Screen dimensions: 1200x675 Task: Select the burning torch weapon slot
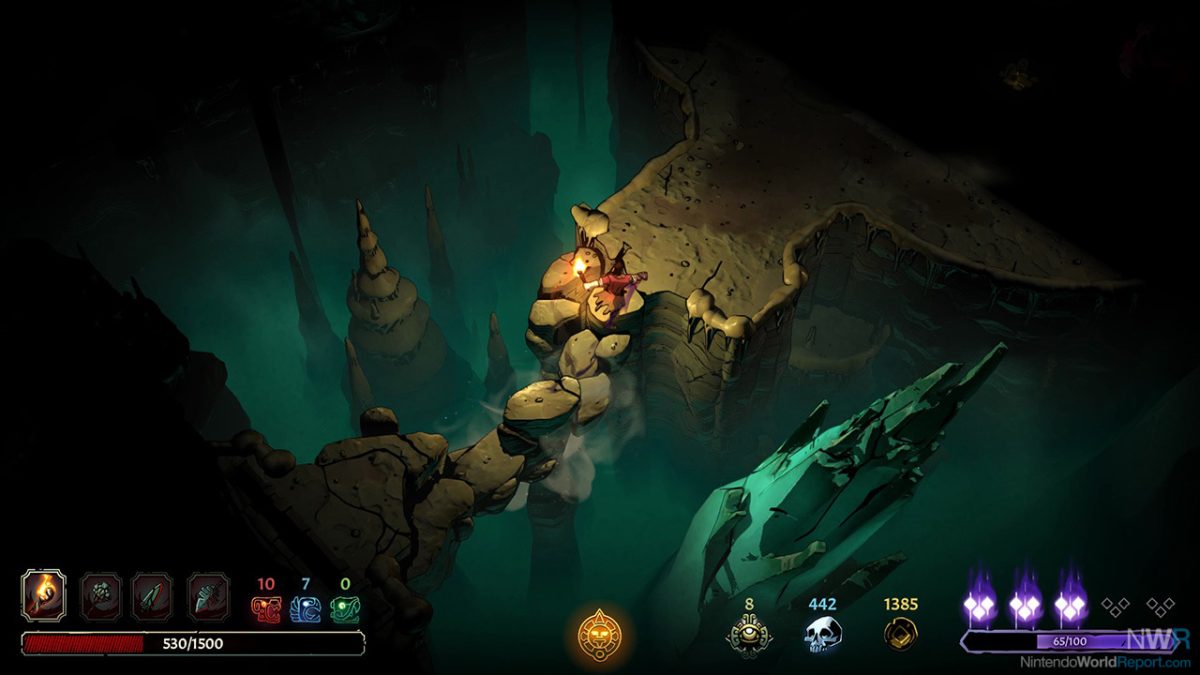tap(44, 596)
